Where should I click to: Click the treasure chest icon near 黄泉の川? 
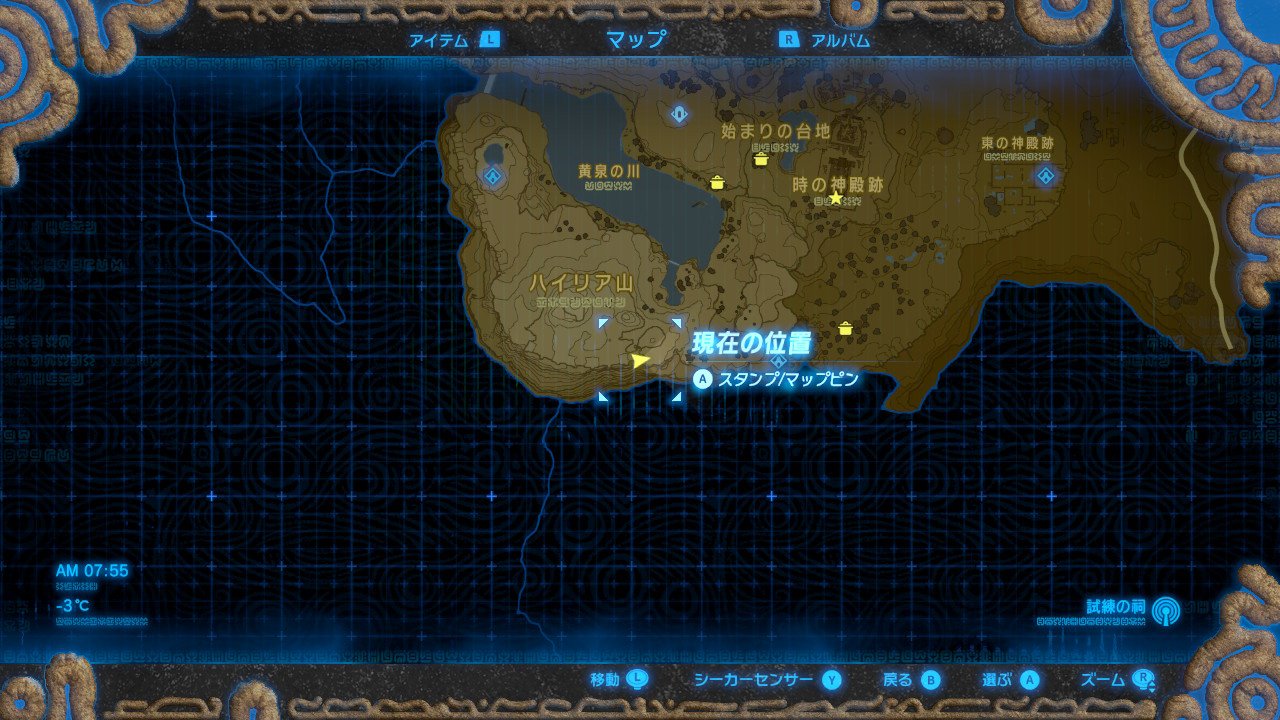717,183
